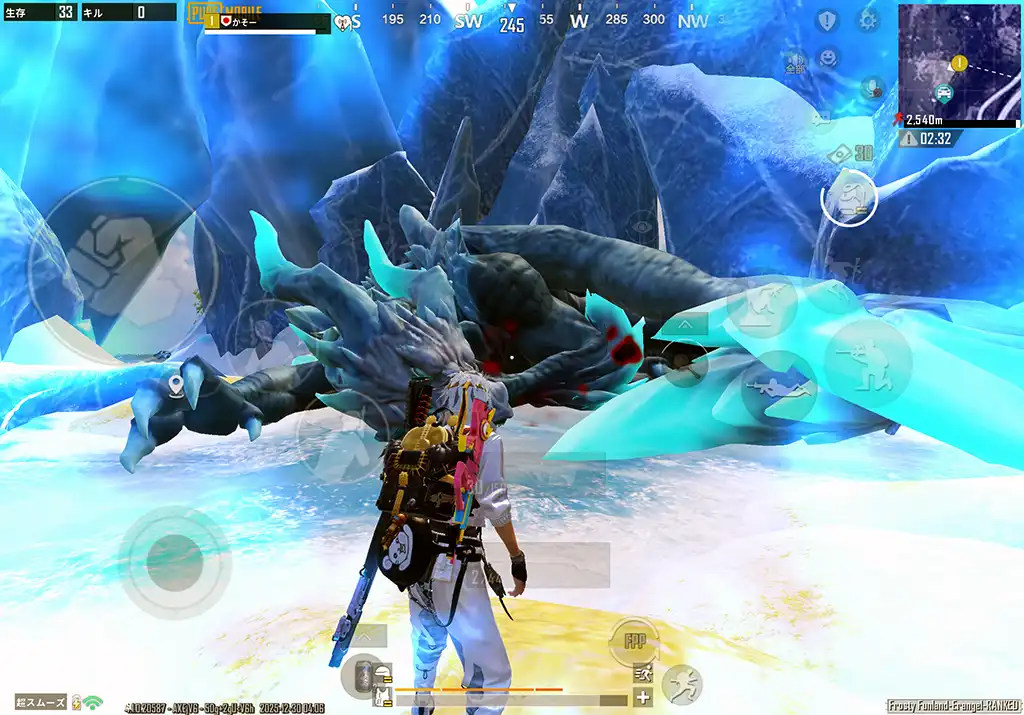The width and height of the screenshot is (1024, 715).
Task: Open the minimap
Action: point(959,62)
